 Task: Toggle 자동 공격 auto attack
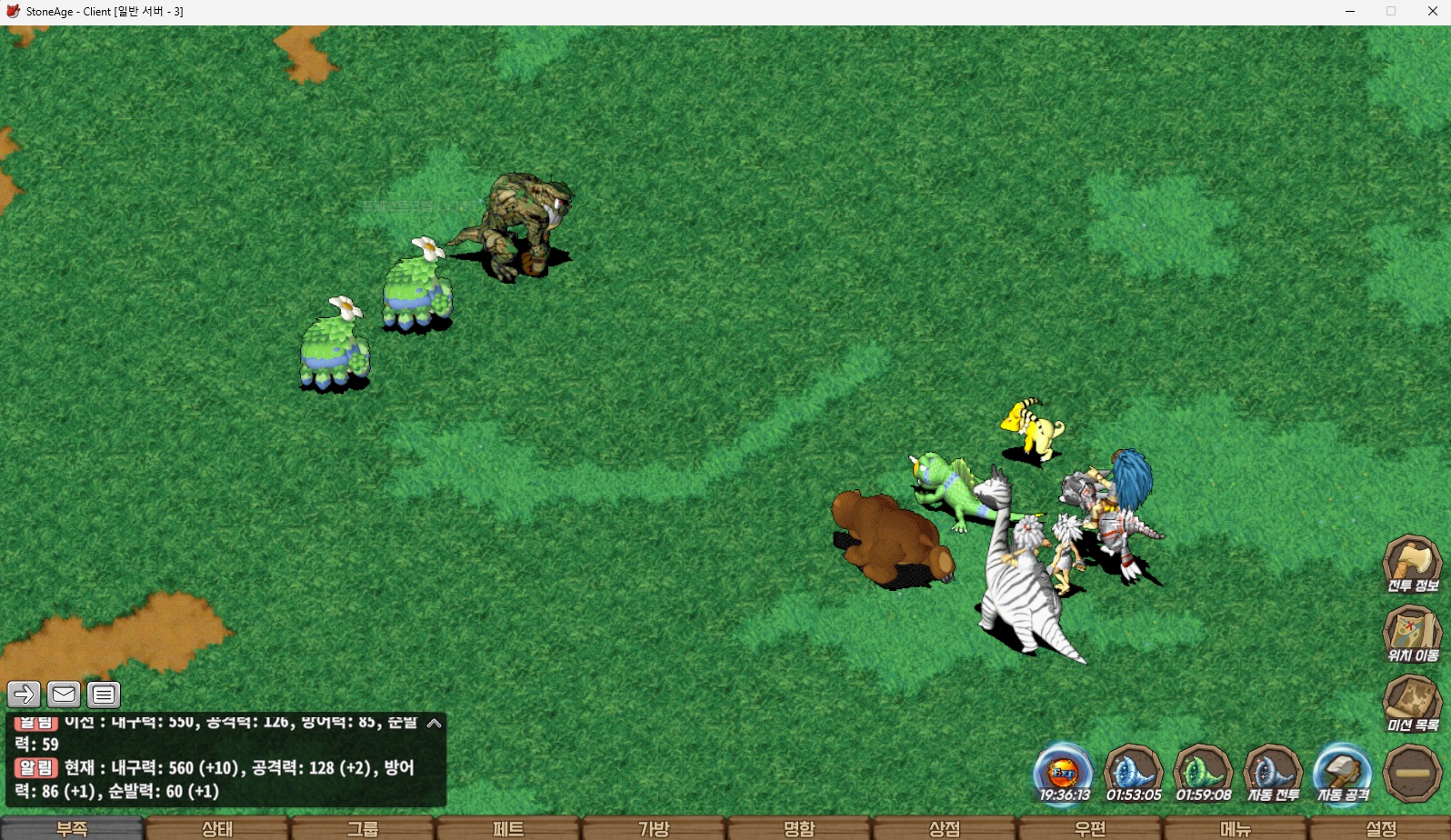(x=1343, y=773)
